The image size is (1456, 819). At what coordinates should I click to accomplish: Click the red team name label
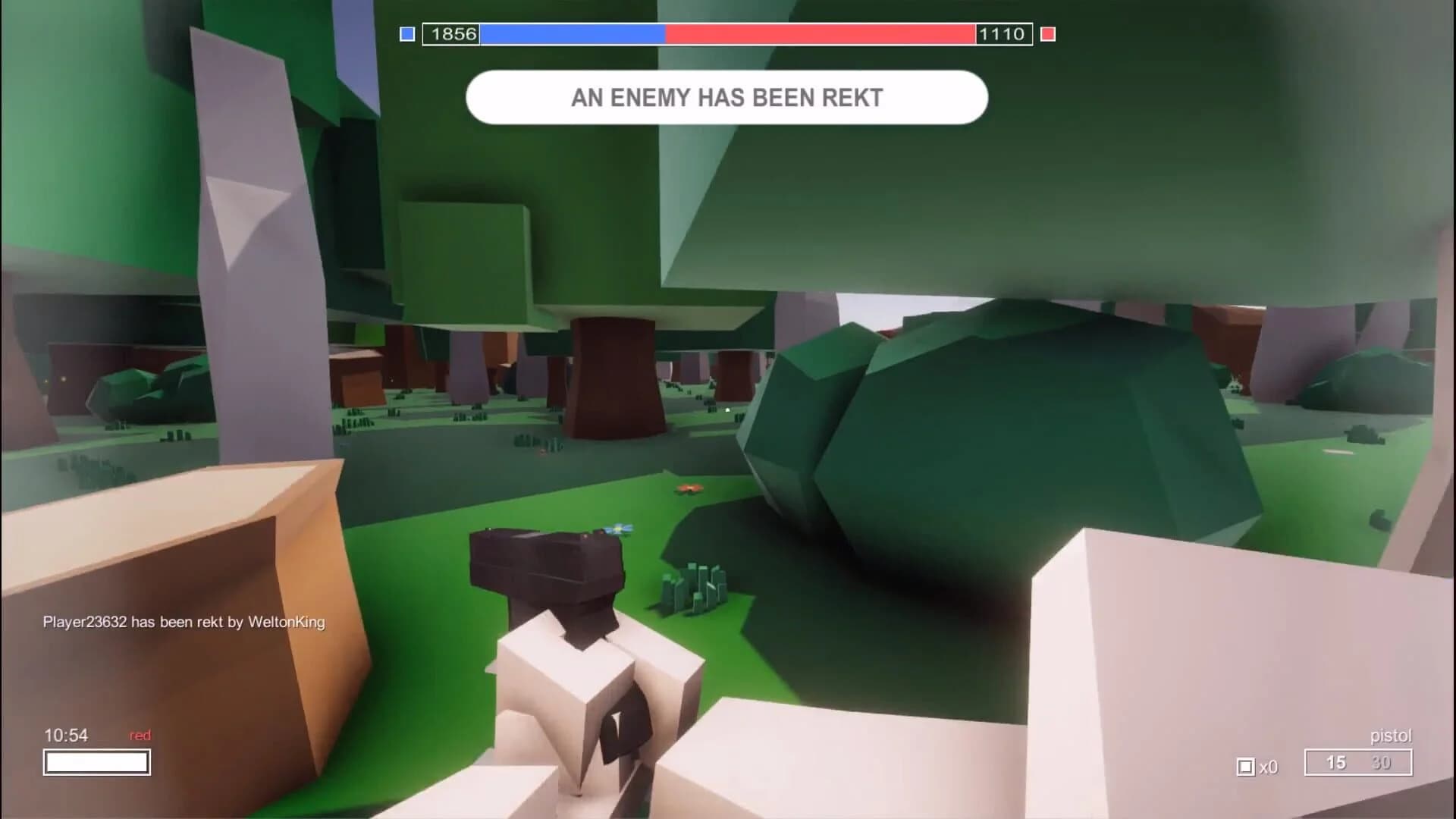point(140,735)
